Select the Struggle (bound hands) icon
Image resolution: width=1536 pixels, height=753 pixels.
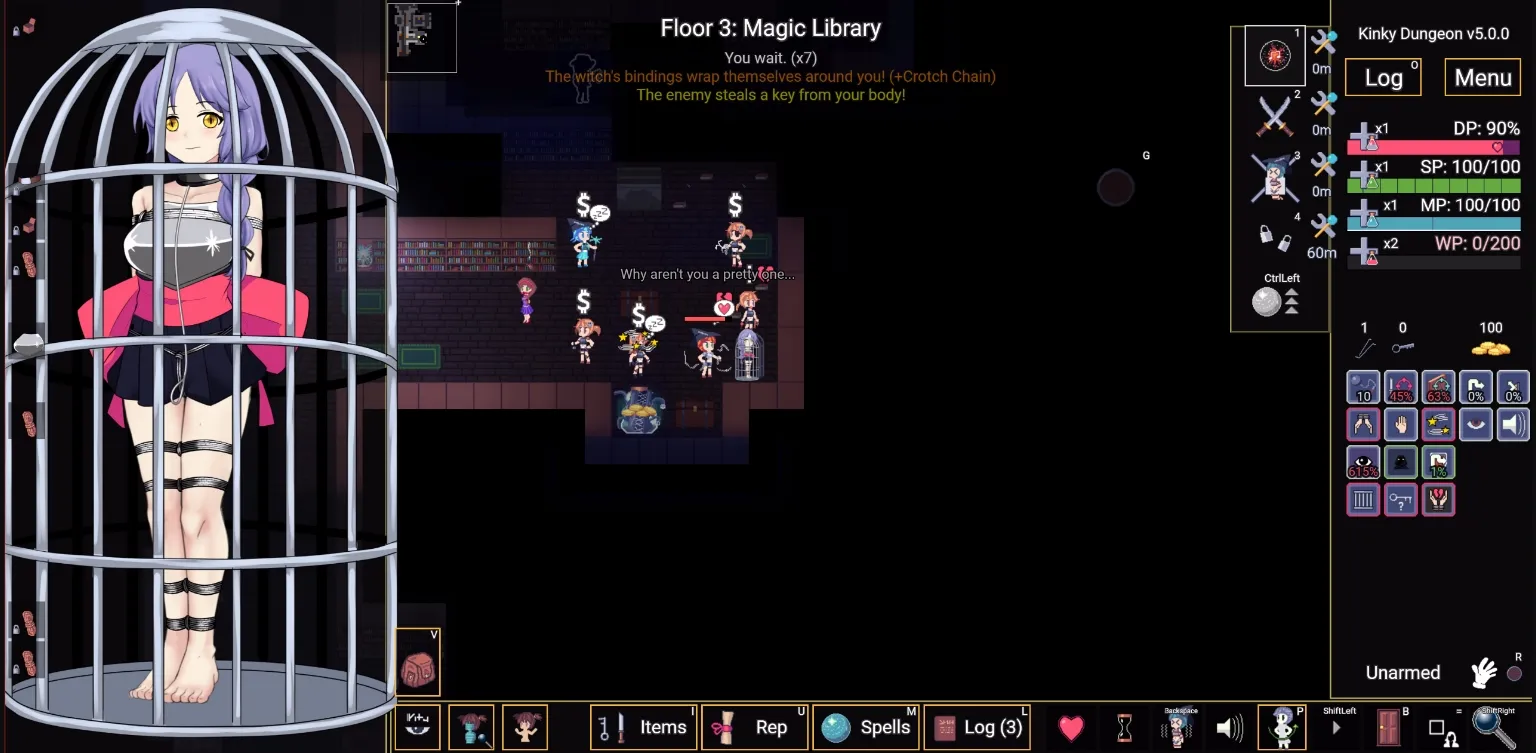1363,423
